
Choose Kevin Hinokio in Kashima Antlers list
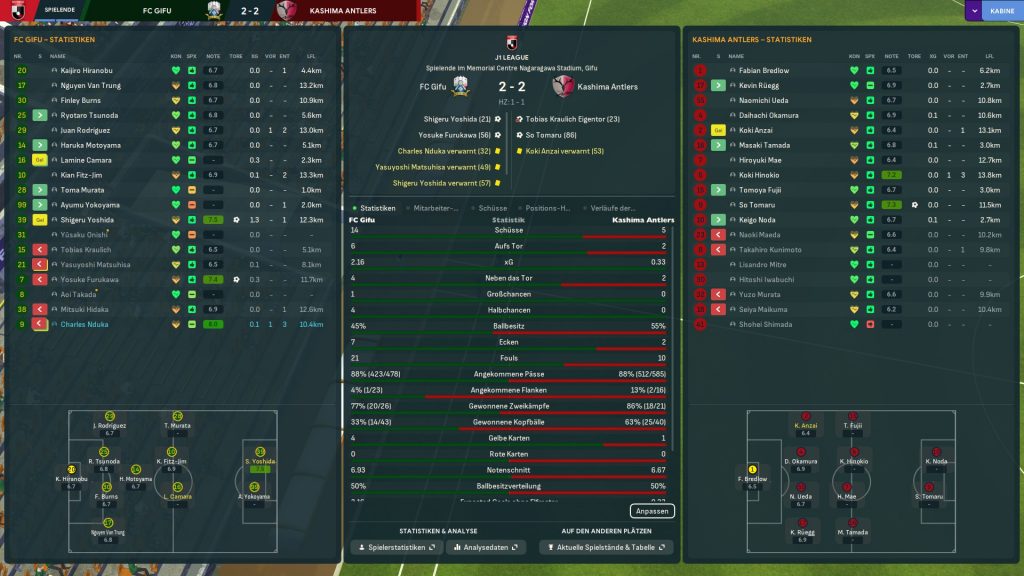point(759,175)
